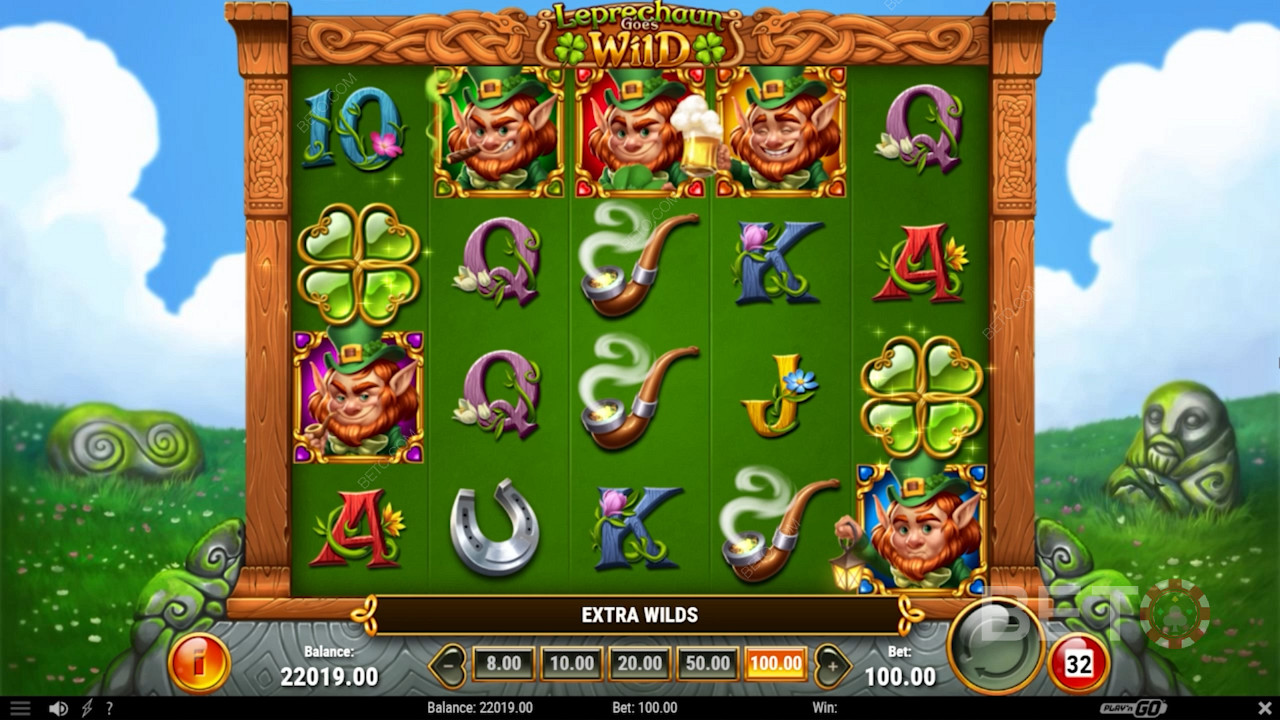Open the hamburger menu in bottom bar

[20, 708]
